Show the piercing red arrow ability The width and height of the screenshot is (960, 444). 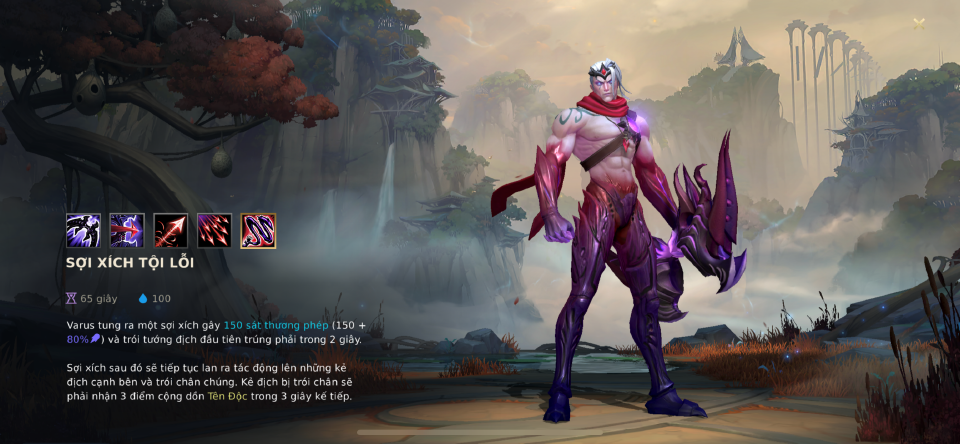[127, 231]
